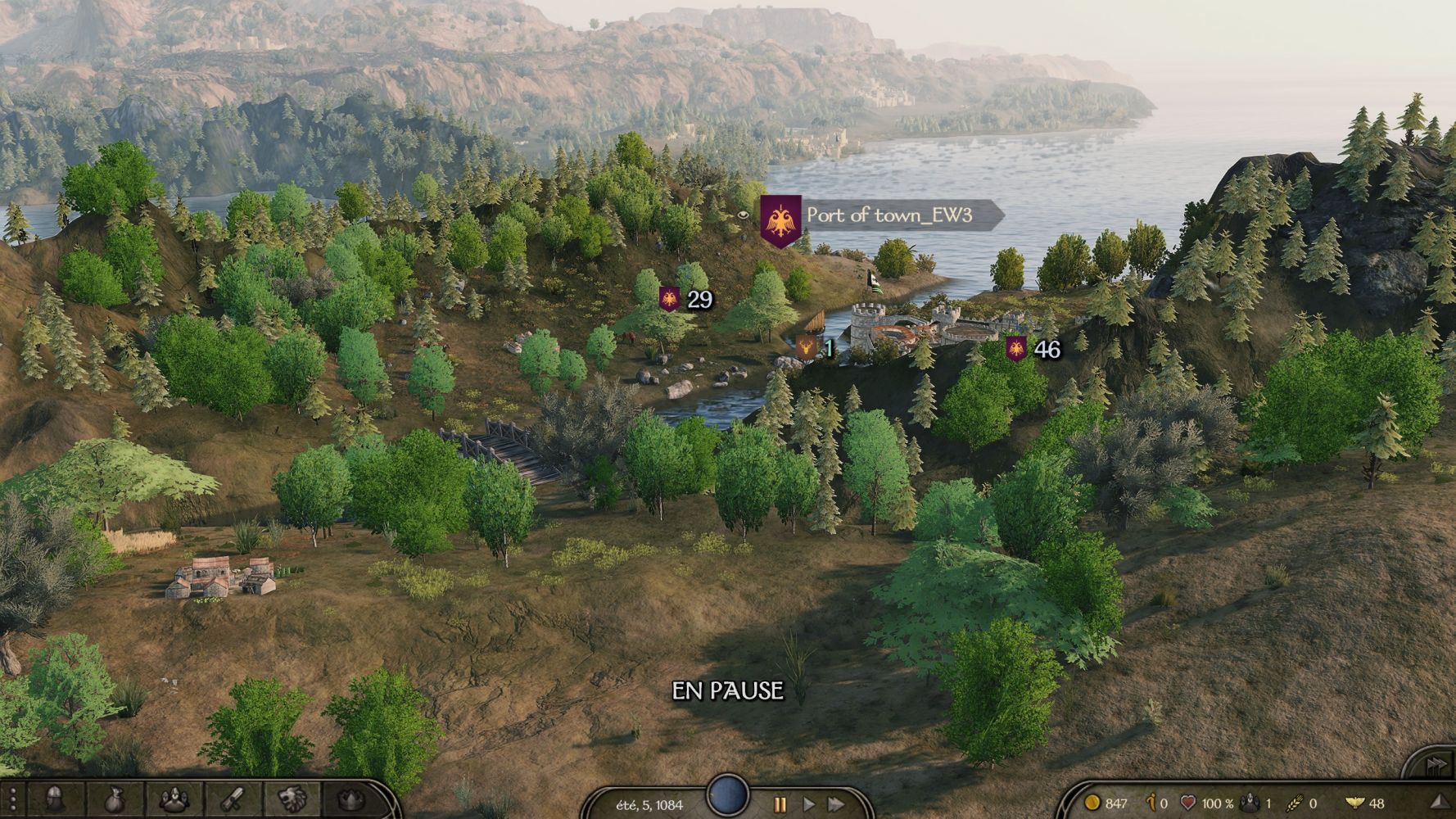
Task: Open the party screen troops icon
Action: click(174, 799)
